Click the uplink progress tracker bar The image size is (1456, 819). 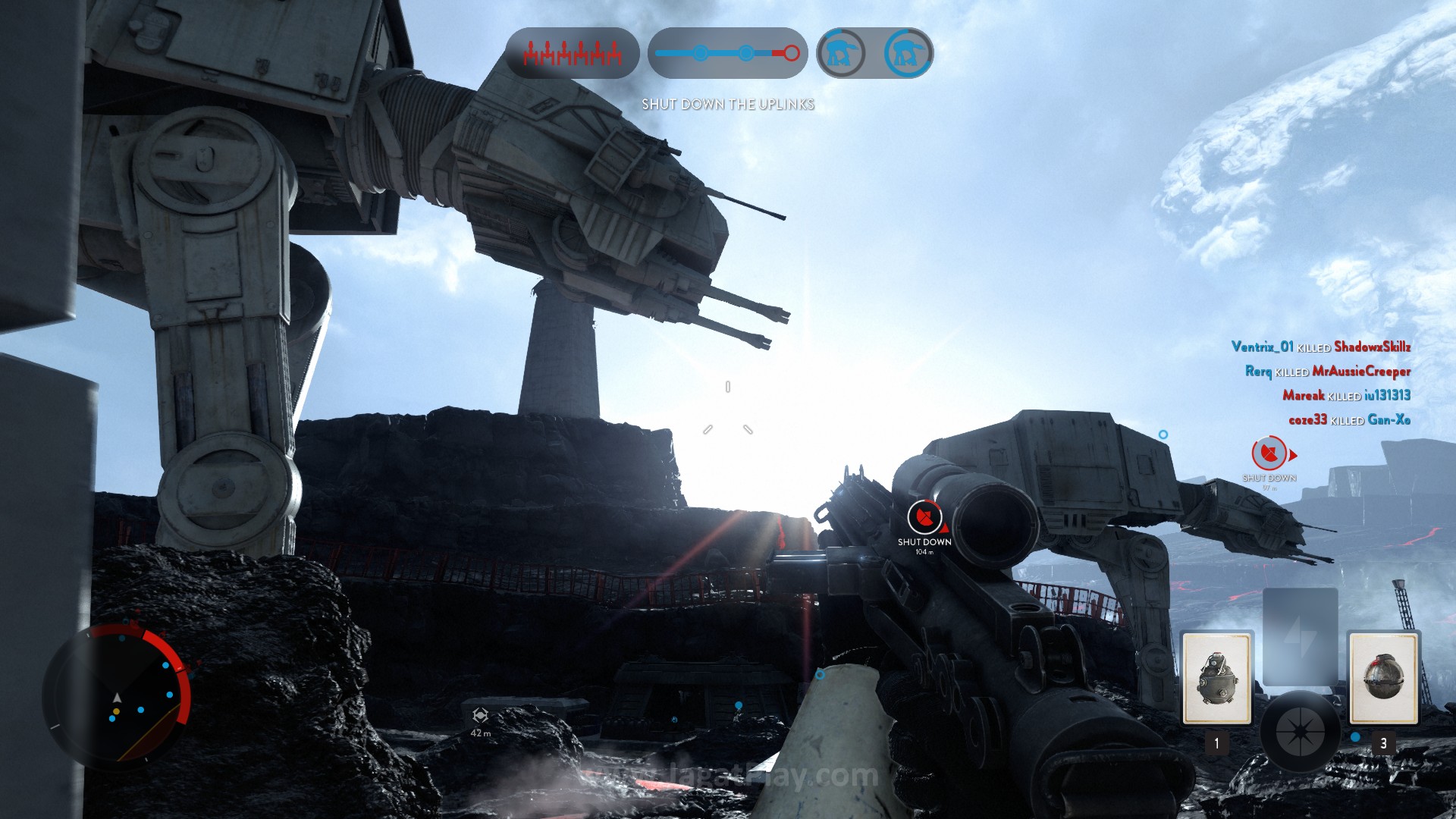pos(727,53)
